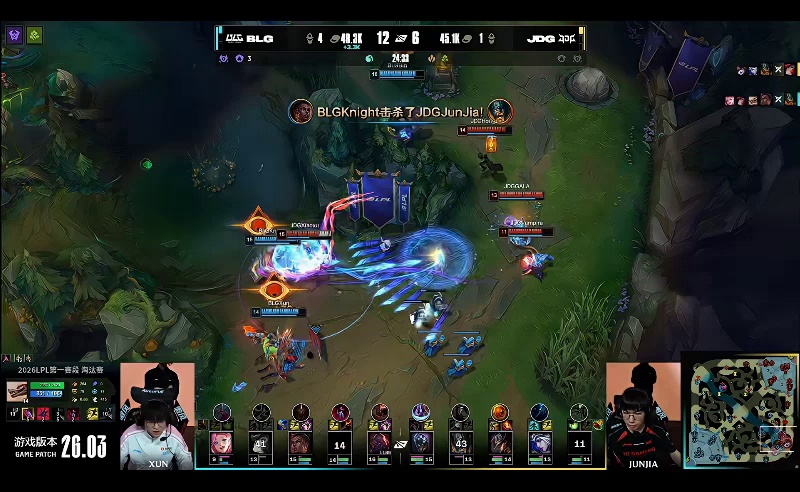Image resolution: width=800 pixels, height=492 pixels.
Task: Select XUN's player camera feed
Action: coord(158,416)
